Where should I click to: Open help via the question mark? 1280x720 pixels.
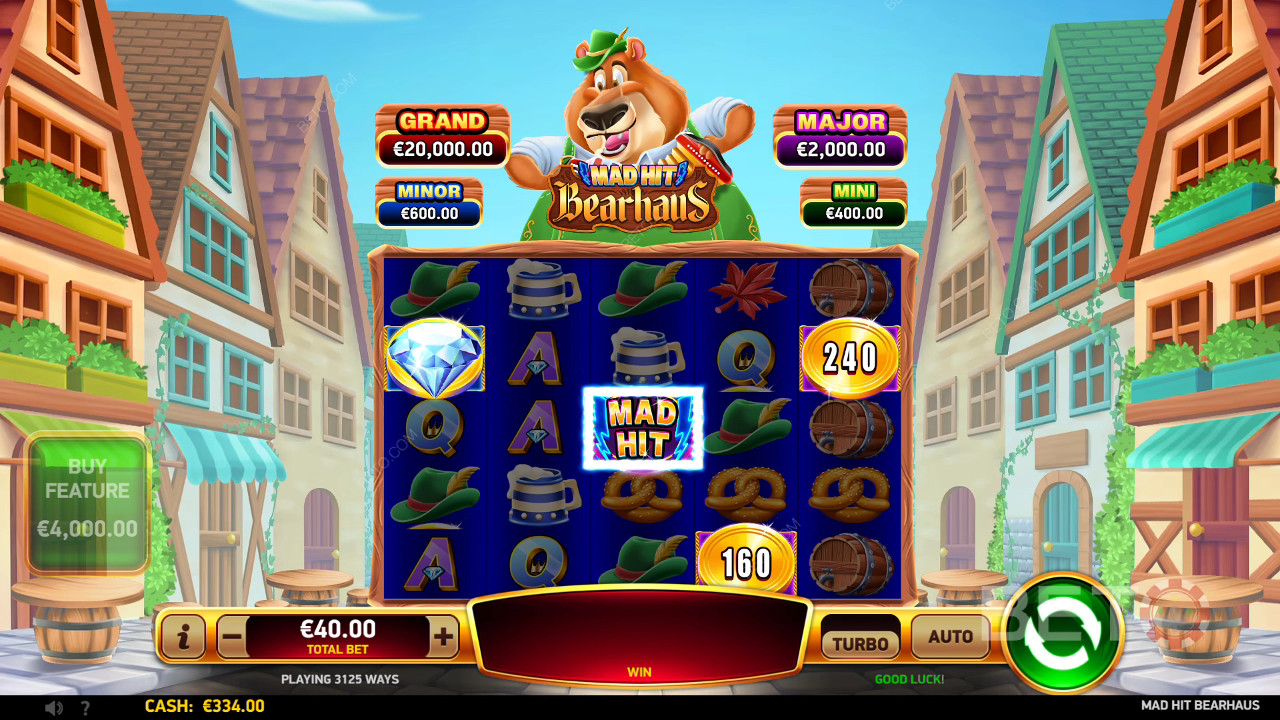[x=85, y=707]
